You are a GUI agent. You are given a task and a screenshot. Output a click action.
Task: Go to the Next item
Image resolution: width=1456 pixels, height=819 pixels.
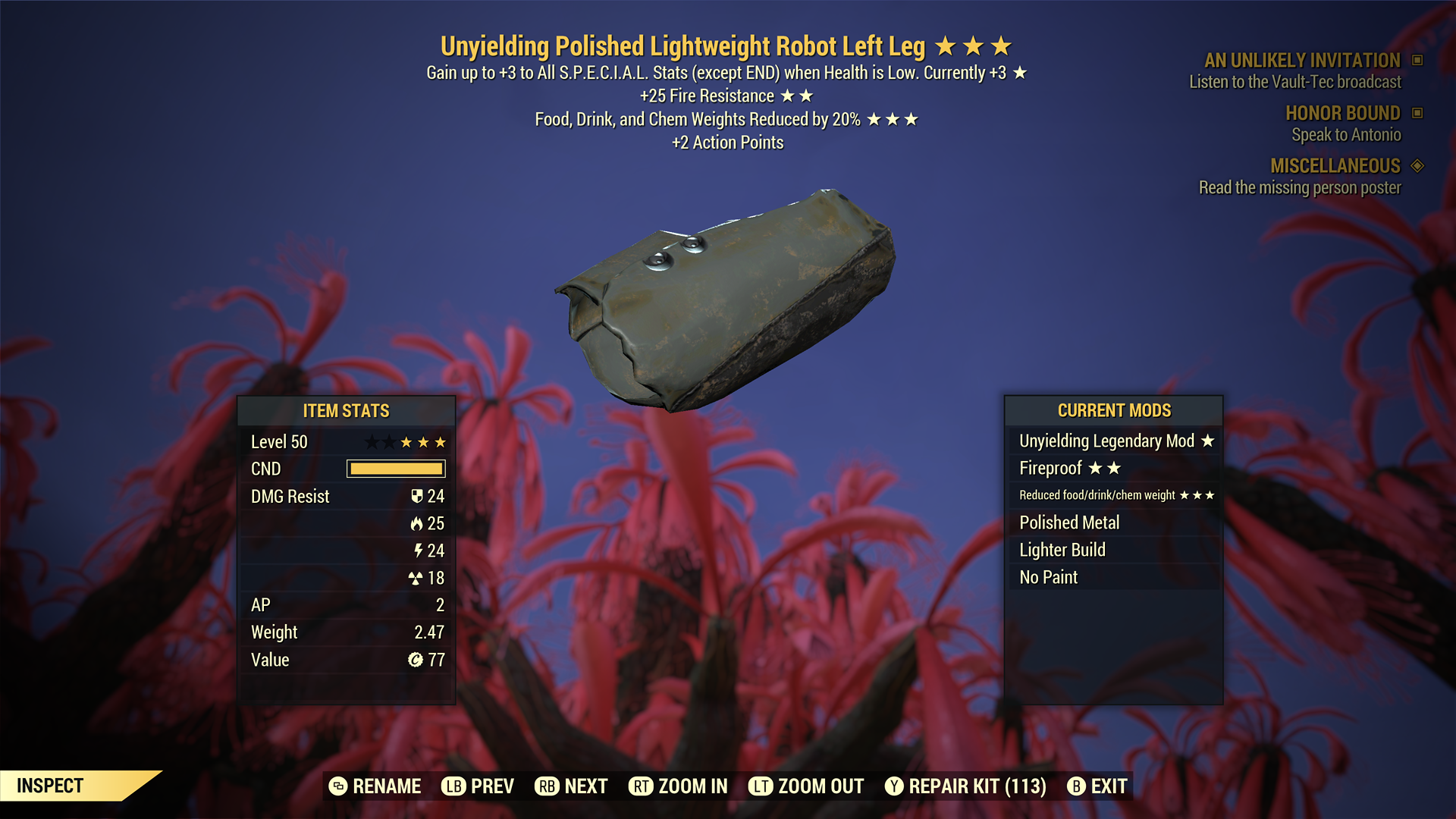click(x=572, y=786)
